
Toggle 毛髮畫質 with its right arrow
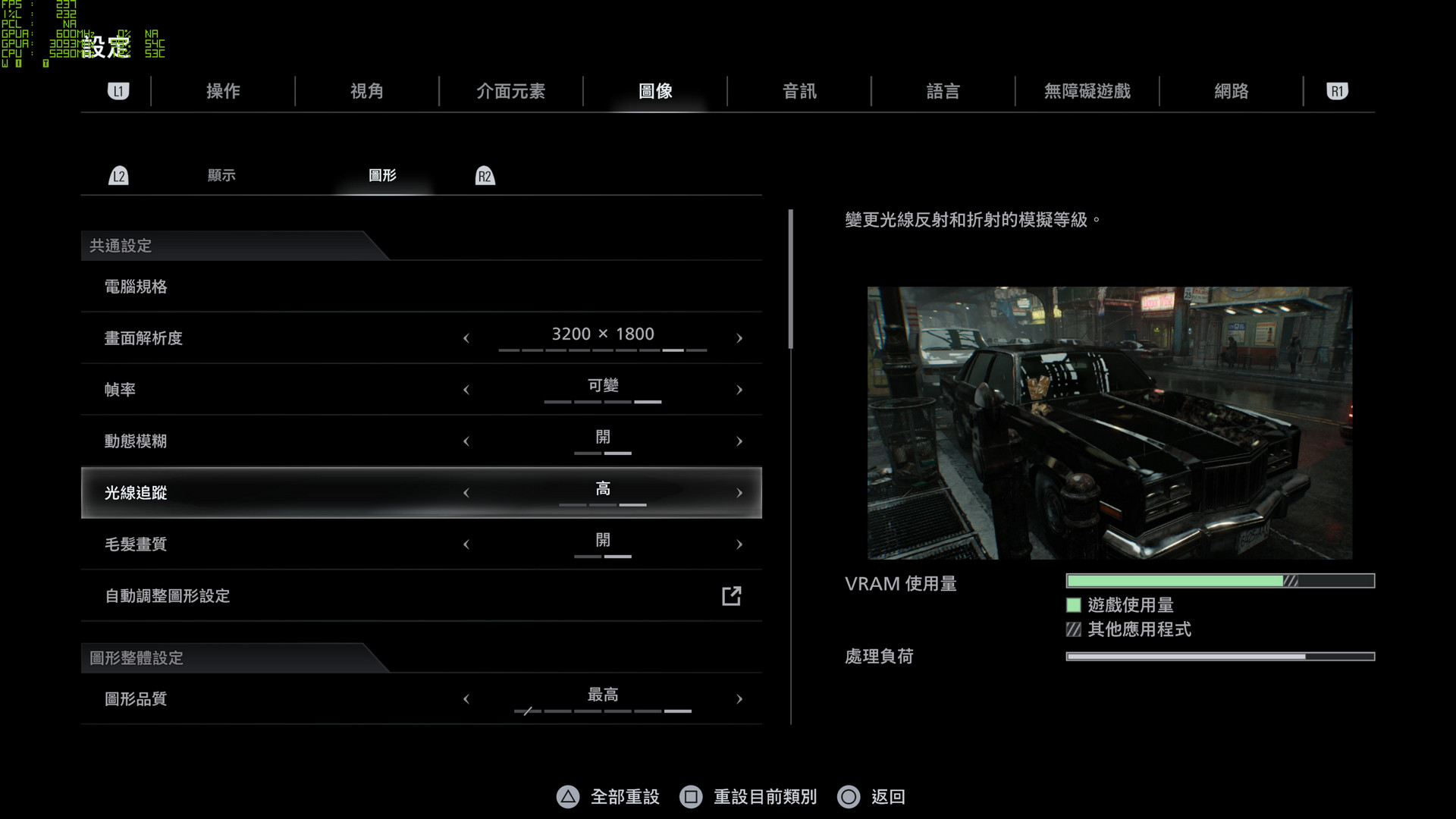[739, 544]
